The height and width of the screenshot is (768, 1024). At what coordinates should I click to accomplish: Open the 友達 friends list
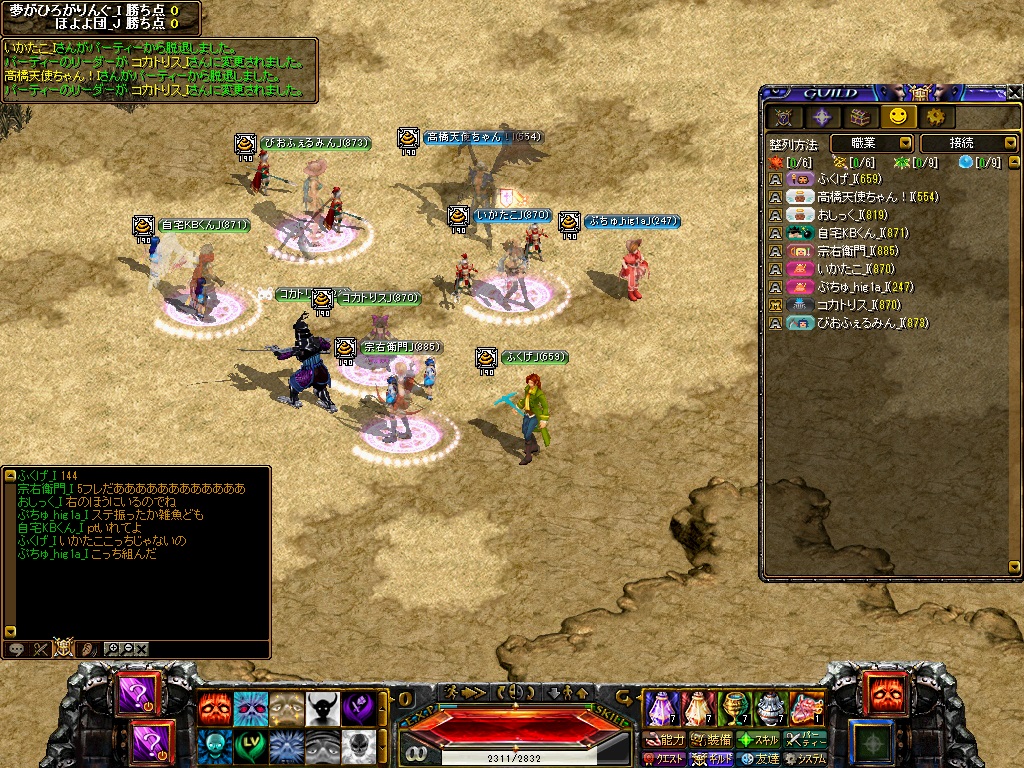759,759
